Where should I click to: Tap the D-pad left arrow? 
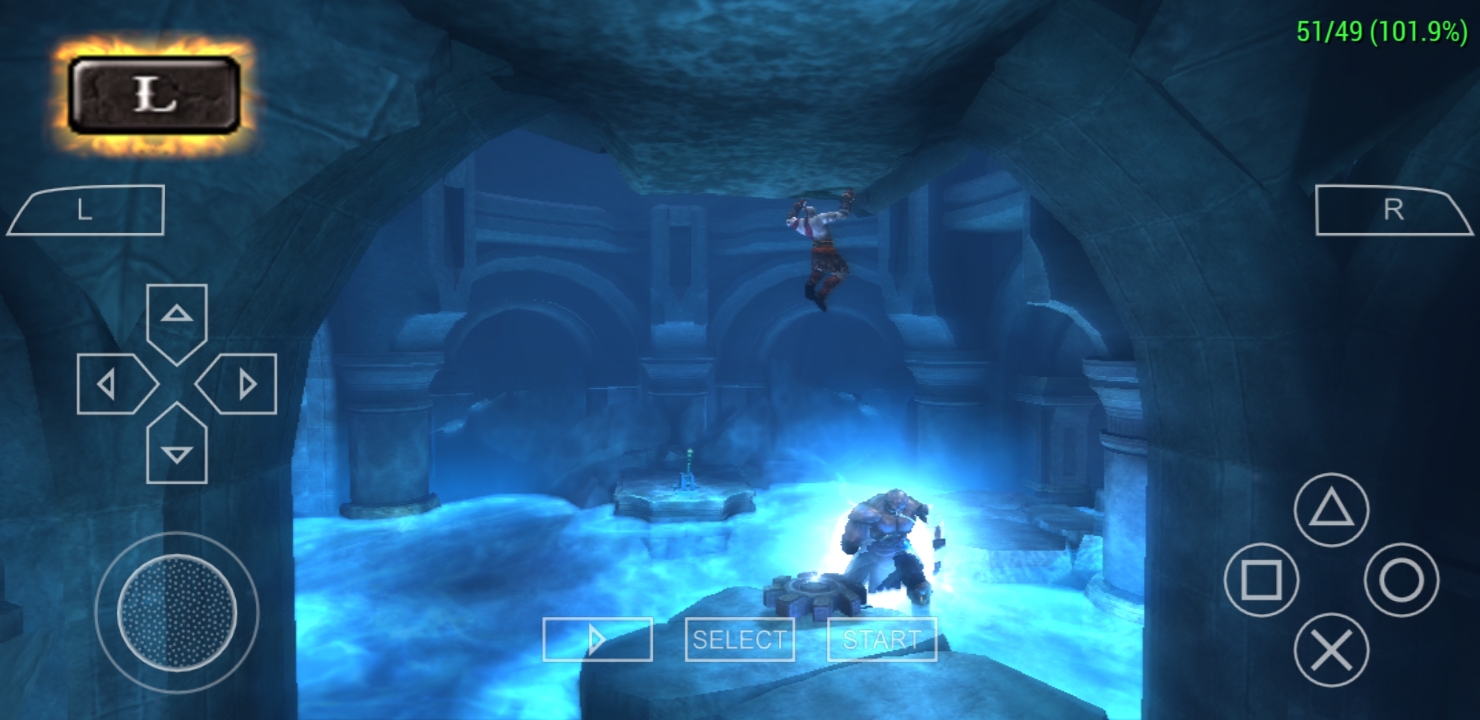(x=112, y=384)
